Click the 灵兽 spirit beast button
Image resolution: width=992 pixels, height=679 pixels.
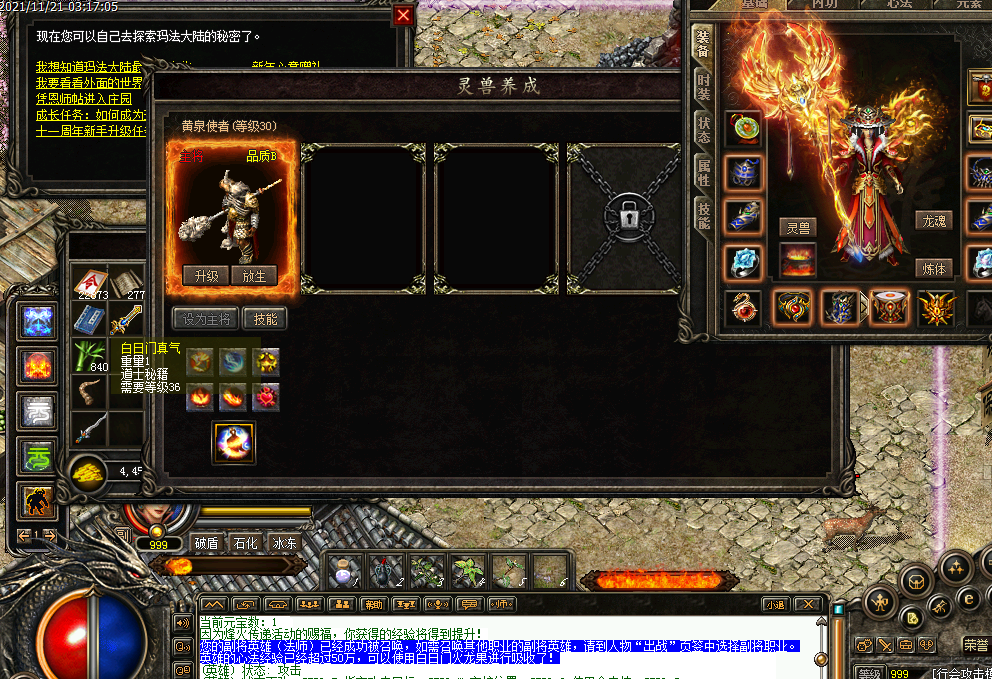pos(797,227)
